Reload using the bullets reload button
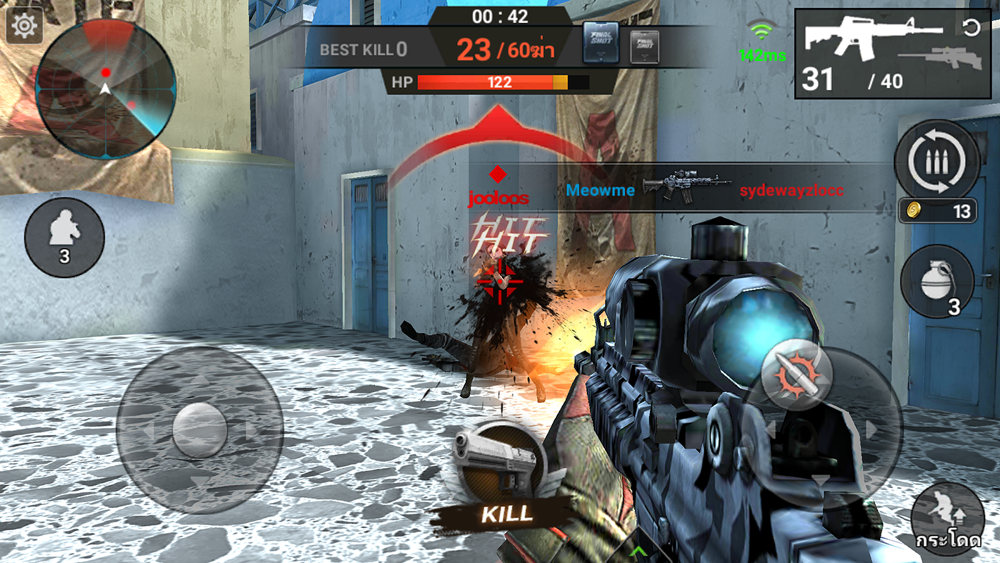This screenshot has width=1000, height=563. tap(936, 160)
